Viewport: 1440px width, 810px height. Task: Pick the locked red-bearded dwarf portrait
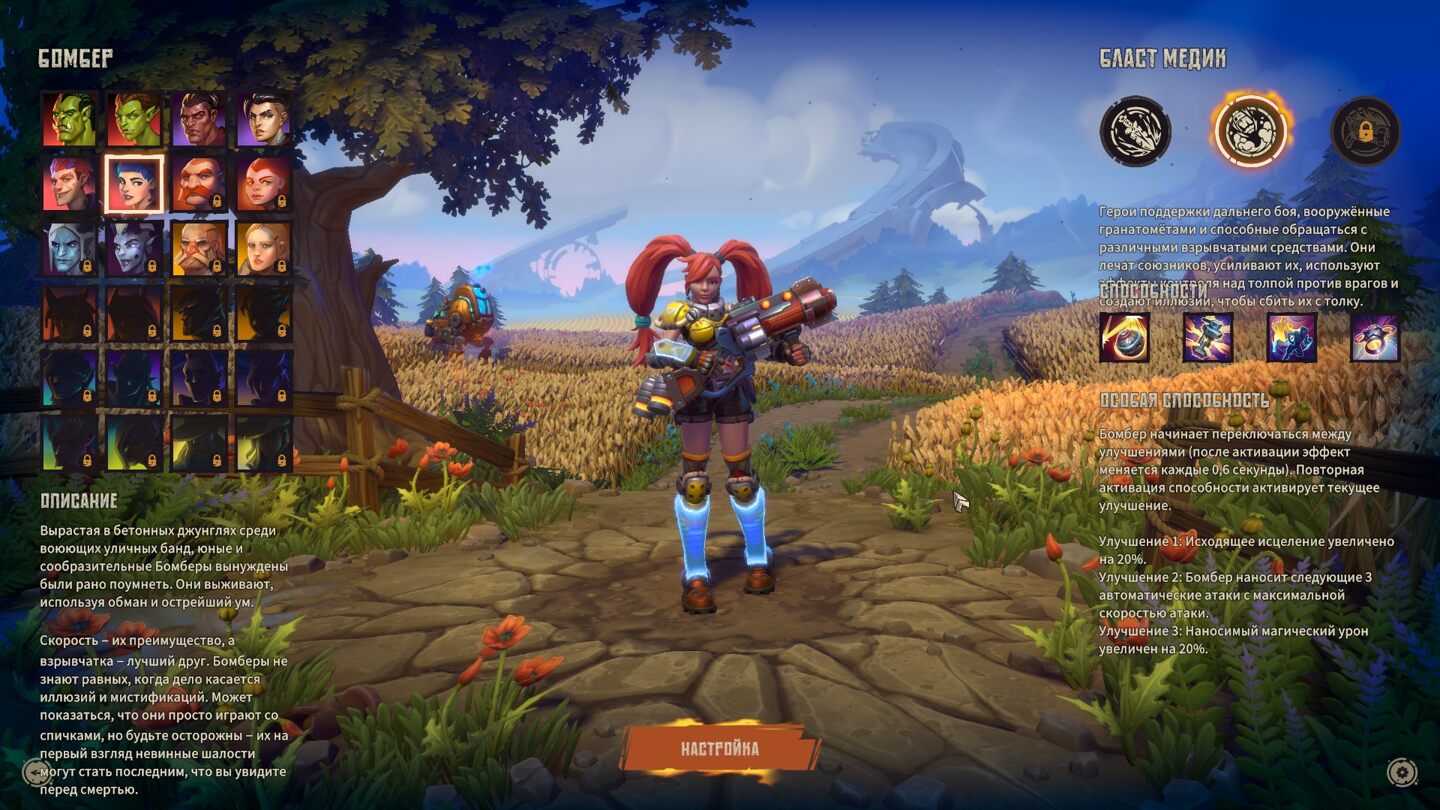pyautogui.click(x=199, y=184)
